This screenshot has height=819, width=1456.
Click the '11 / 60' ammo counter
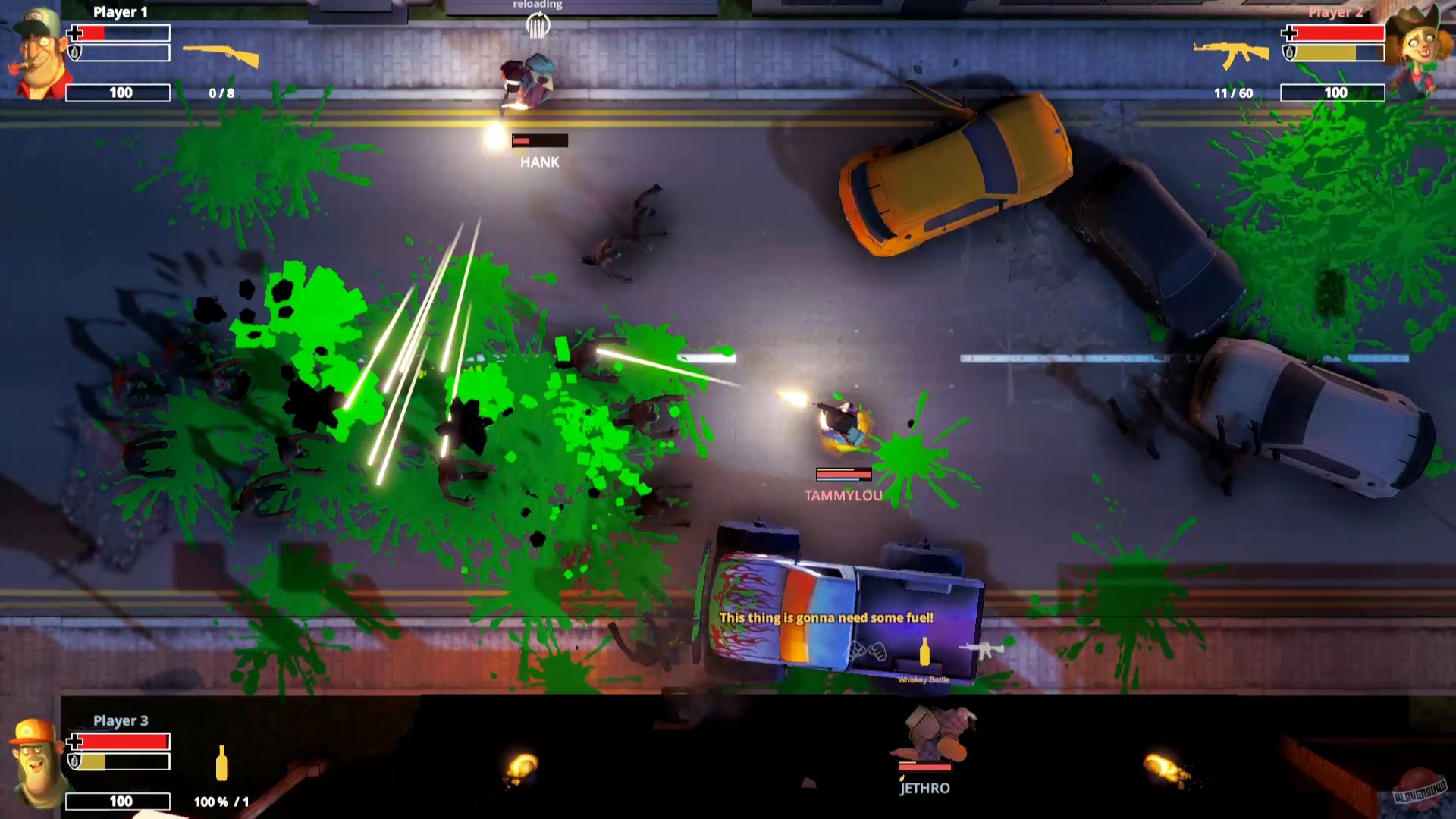(x=1234, y=93)
